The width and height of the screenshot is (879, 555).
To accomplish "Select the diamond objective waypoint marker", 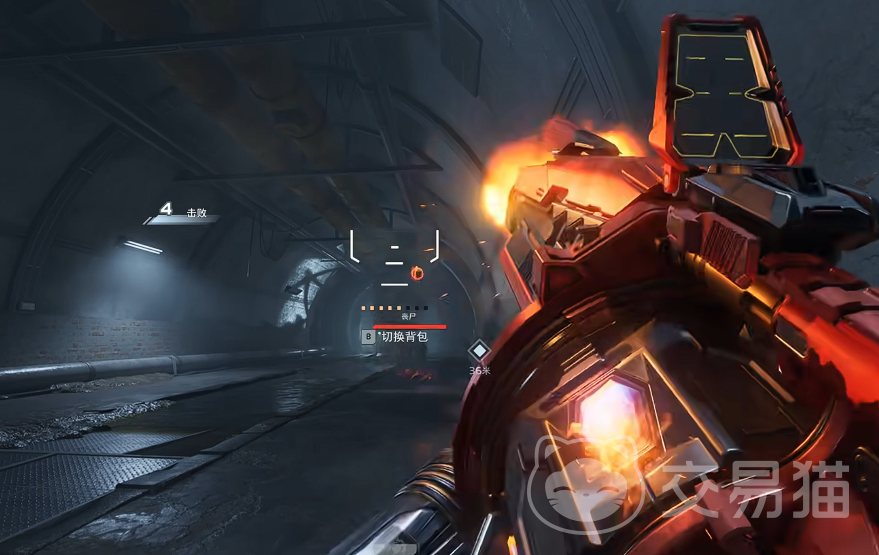I will coord(480,350).
